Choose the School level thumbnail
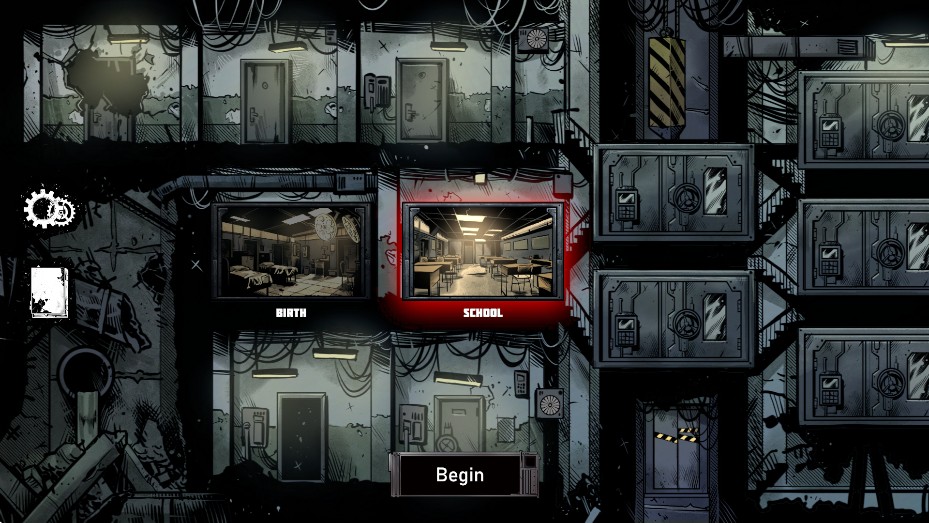 coord(482,251)
